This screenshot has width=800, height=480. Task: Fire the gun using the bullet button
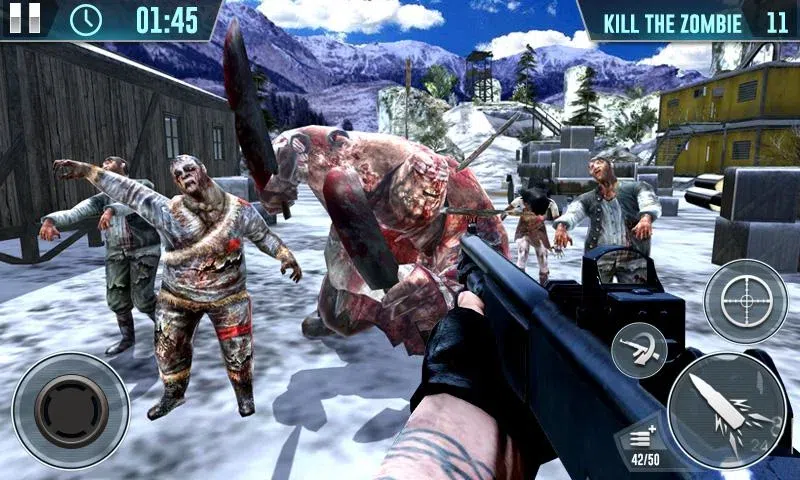pyautogui.click(x=727, y=410)
